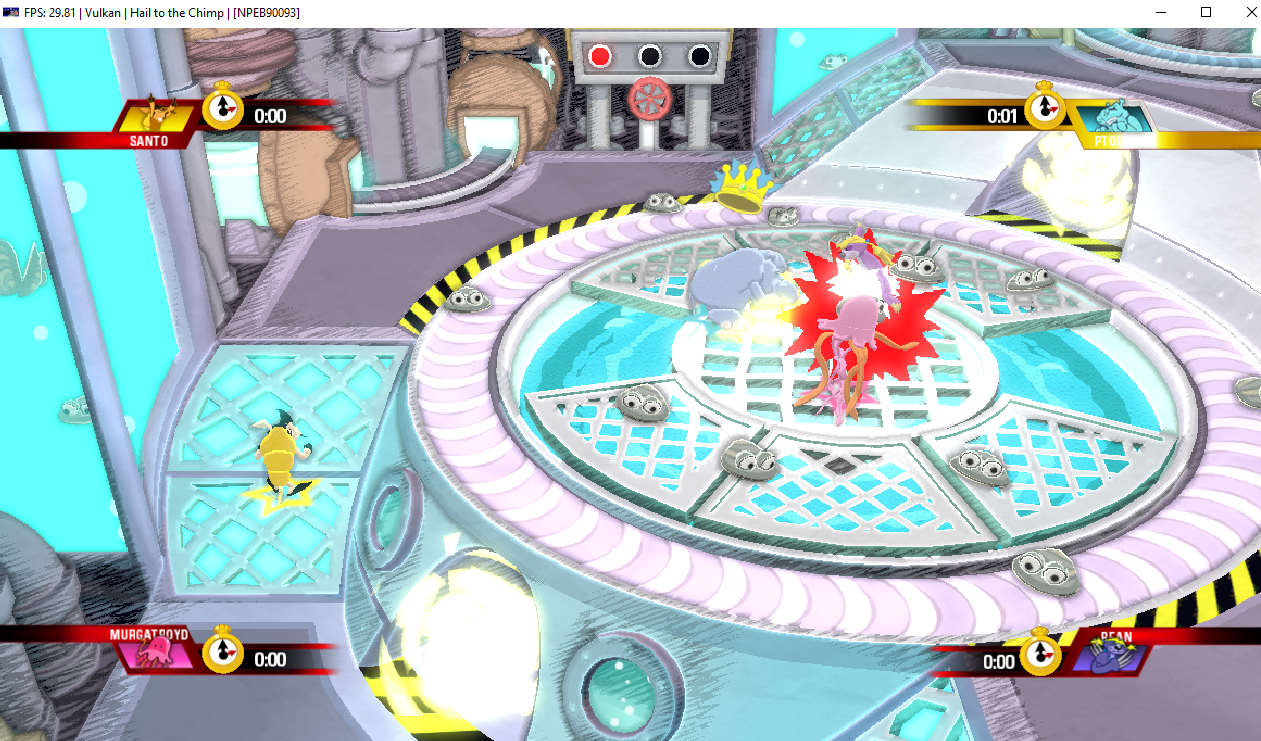Choose Murgatroyd's pink jellyfish portrait
The height and width of the screenshot is (741, 1261).
click(156, 655)
